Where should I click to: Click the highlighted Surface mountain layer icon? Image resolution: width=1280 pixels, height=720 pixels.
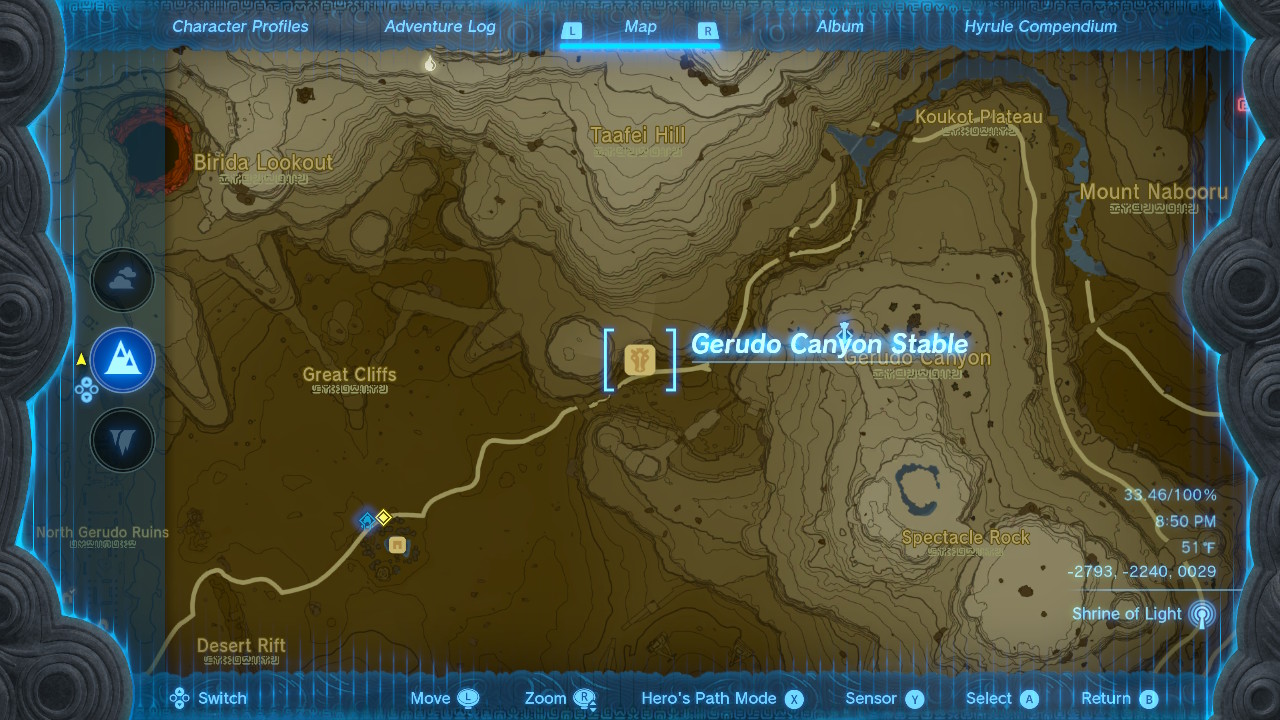(122, 360)
